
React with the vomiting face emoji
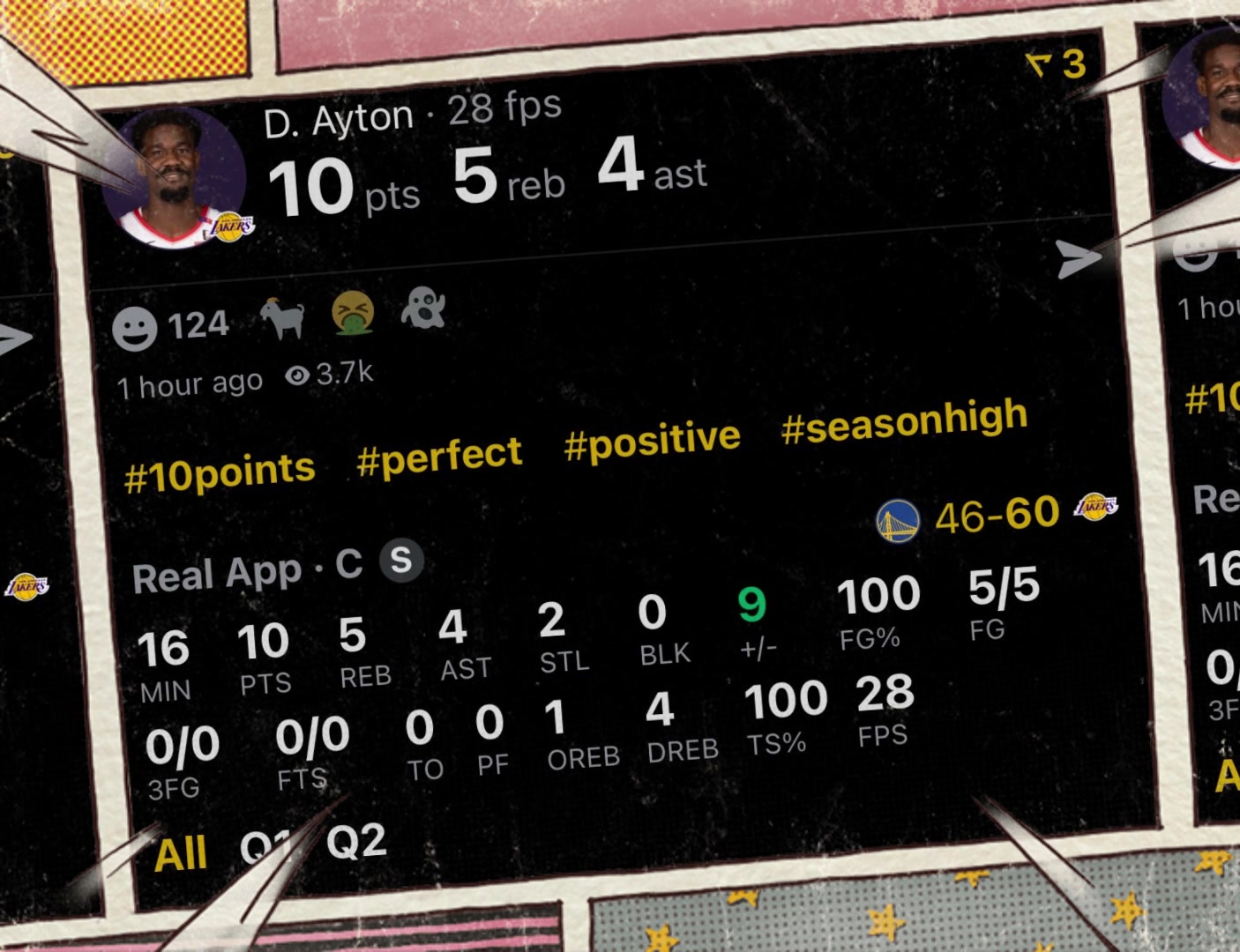353,313
